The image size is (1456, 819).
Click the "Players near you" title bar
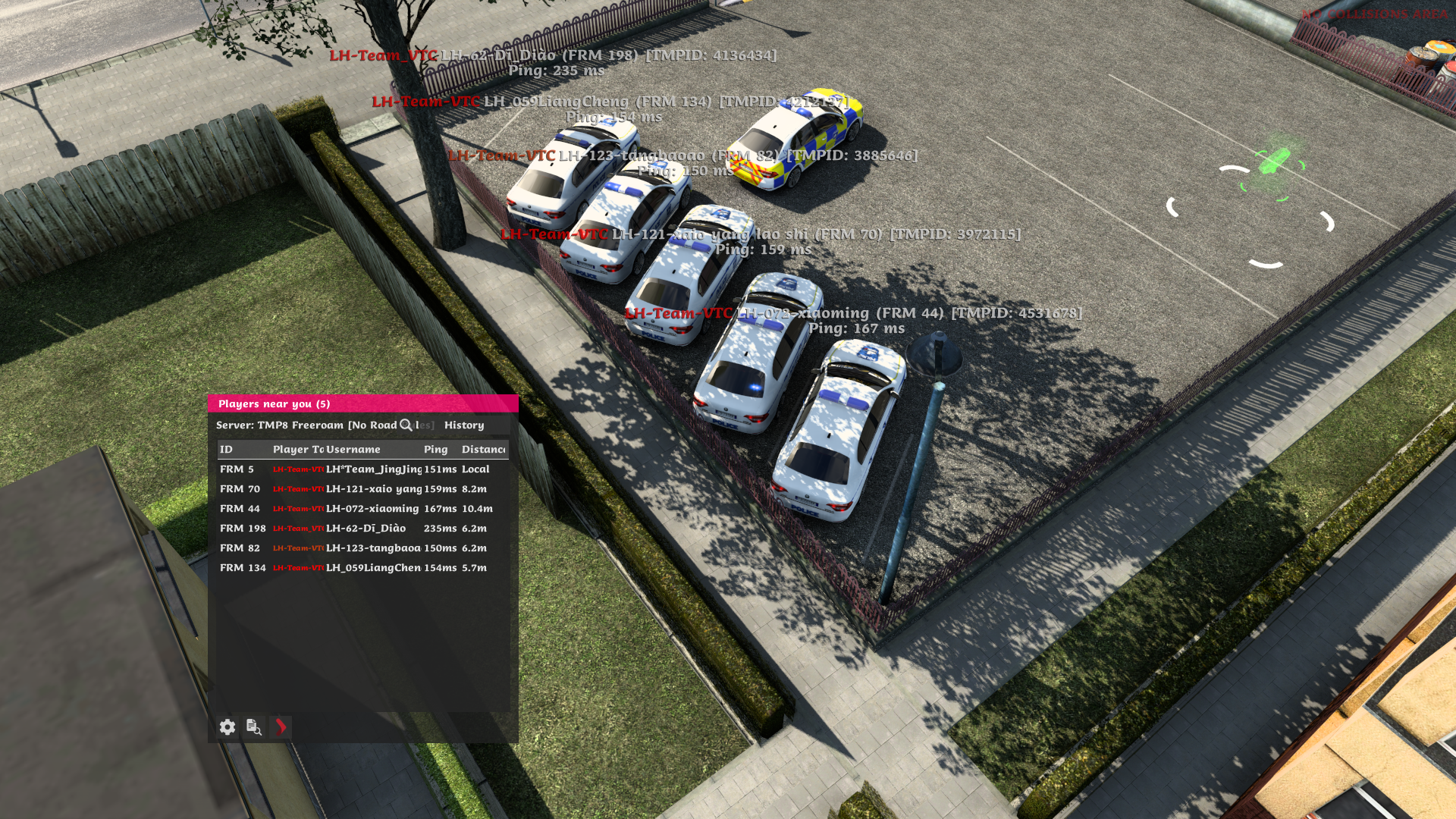(x=362, y=404)
